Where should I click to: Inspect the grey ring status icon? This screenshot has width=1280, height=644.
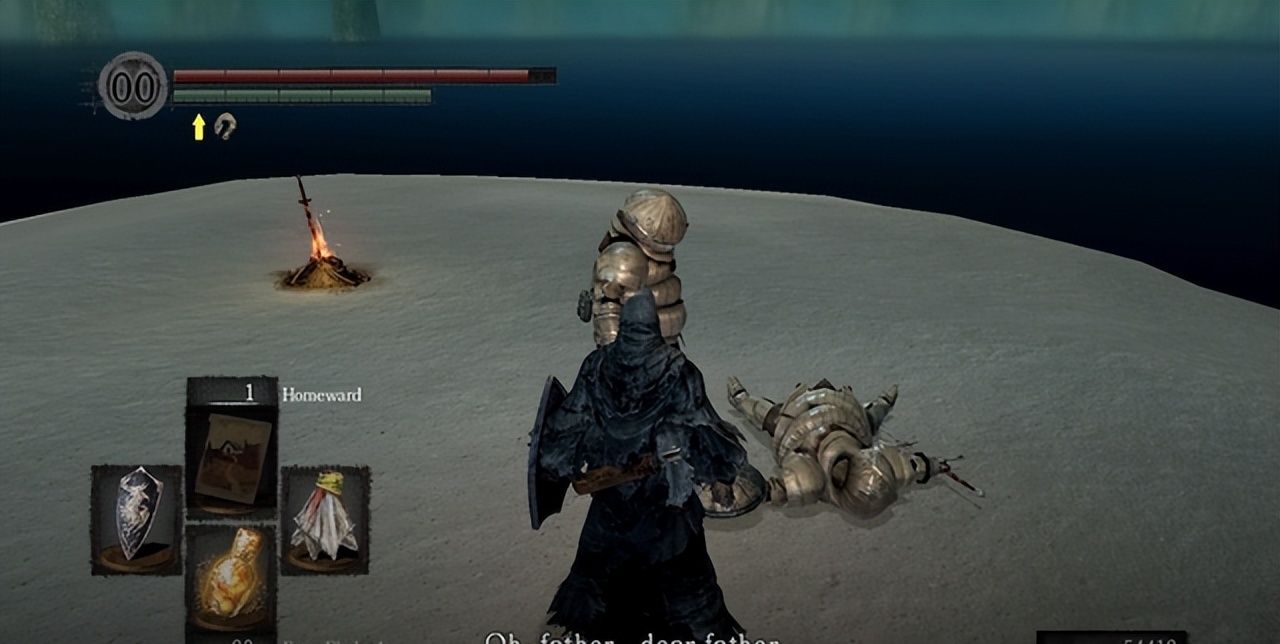226,126
